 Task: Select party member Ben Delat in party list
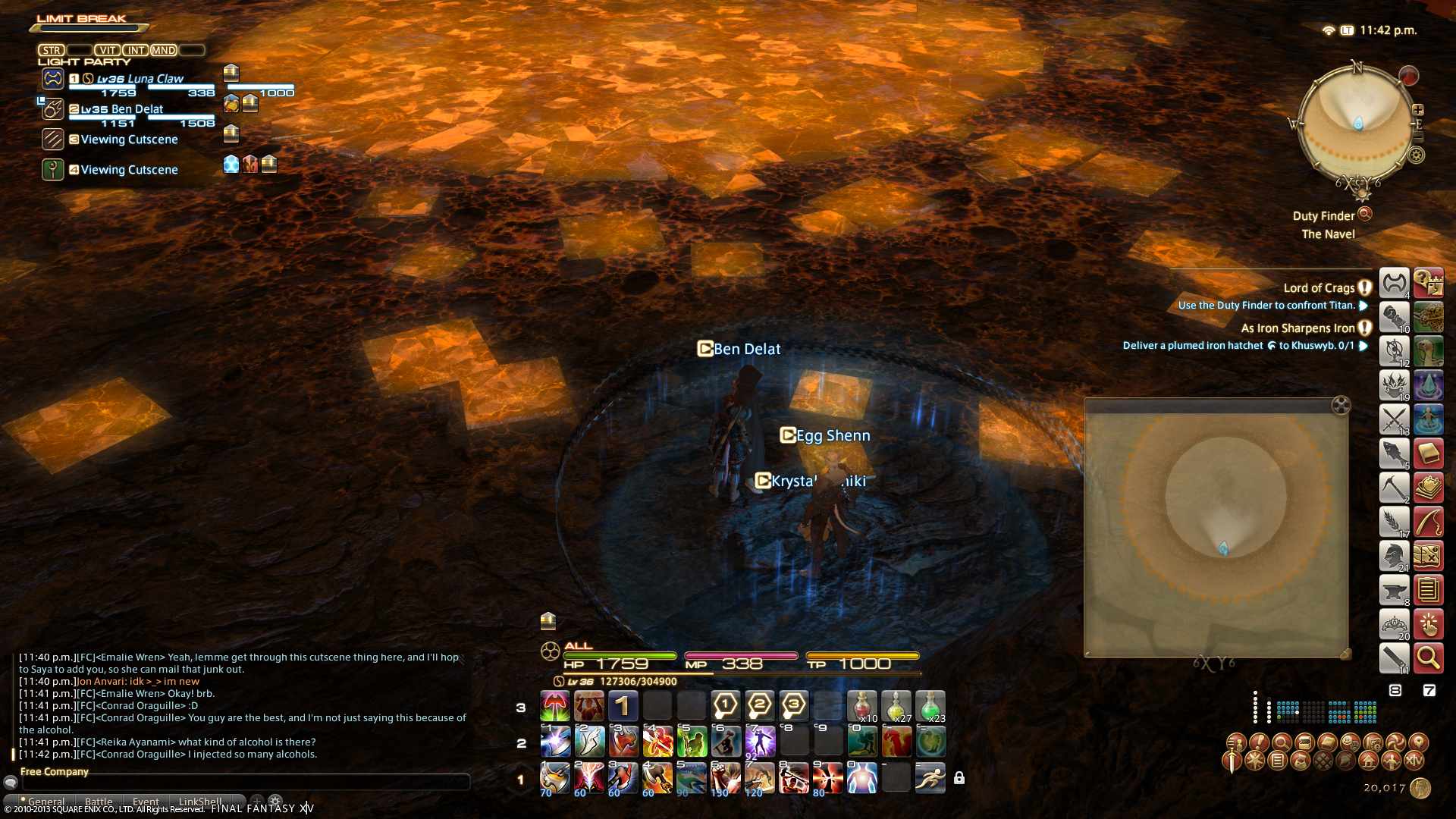pyautogui.click(x=121, y=109)
